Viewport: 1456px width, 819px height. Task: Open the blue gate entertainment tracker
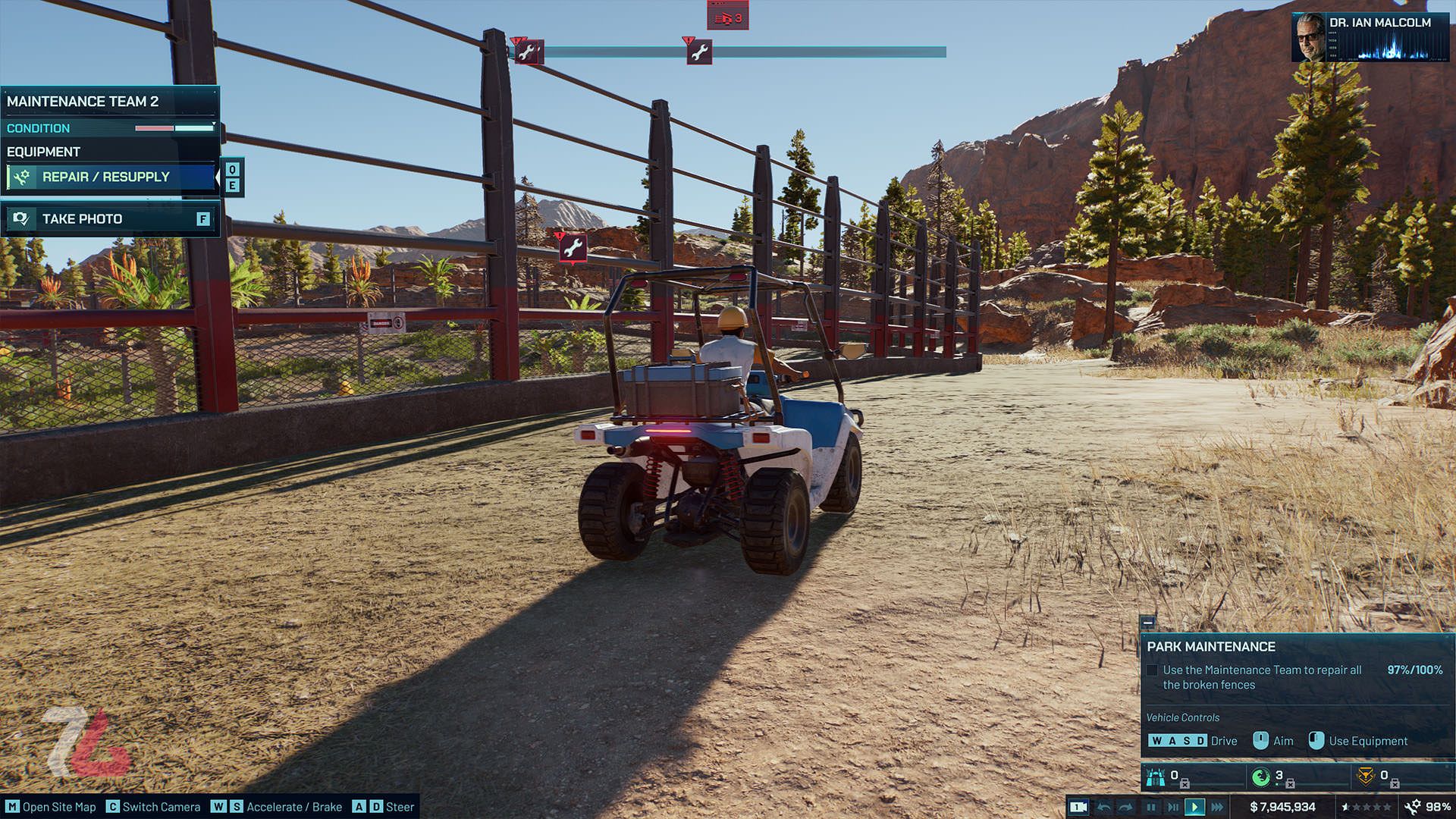click(1156, 777)
